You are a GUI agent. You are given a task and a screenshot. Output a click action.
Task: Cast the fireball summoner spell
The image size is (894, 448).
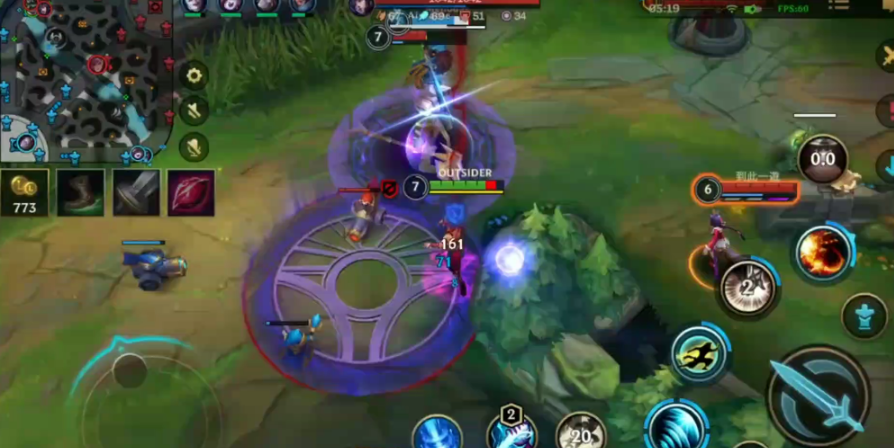pos(823,252)
